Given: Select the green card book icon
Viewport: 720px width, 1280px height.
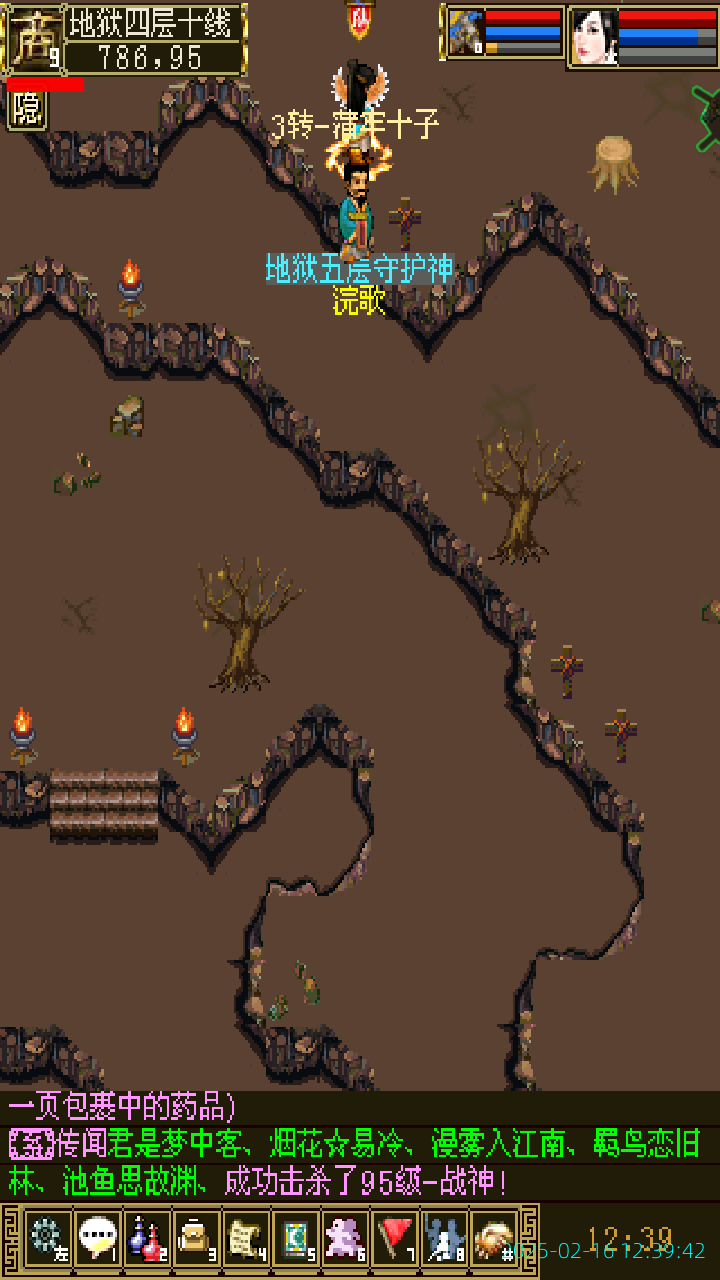Looking at the screenshot, I should coord(295,1238).
